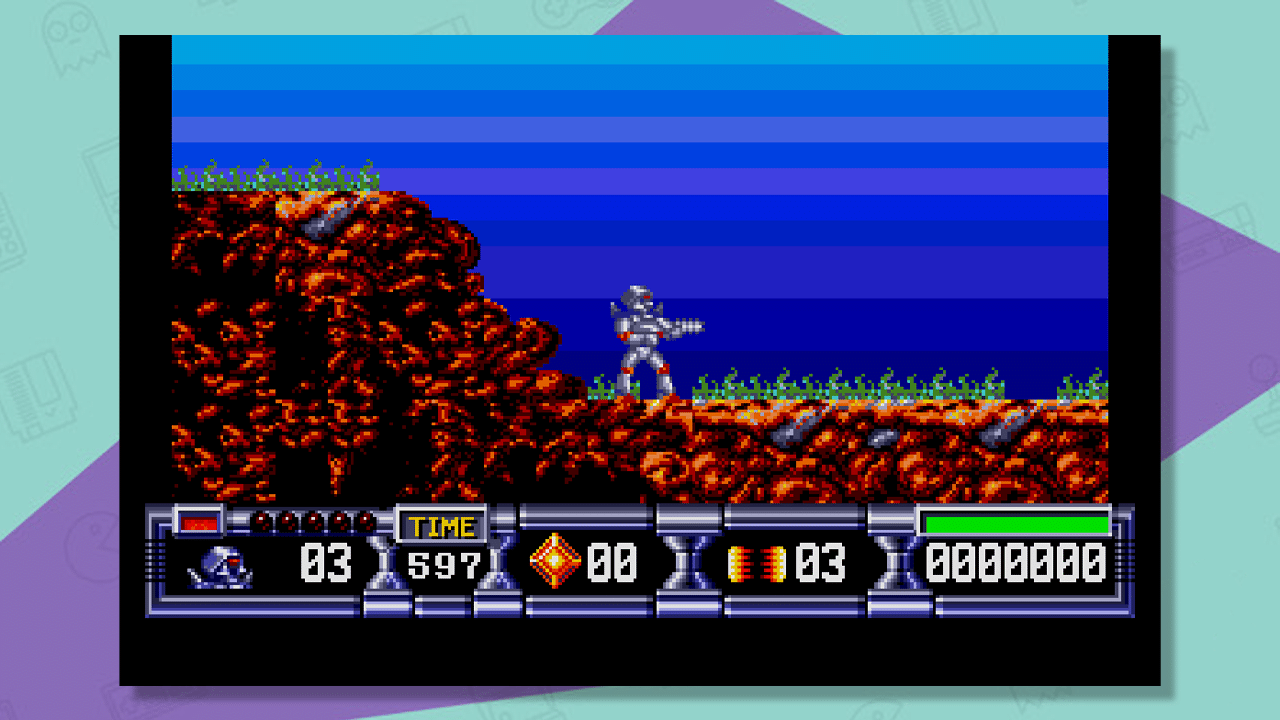Select the grenade ammo icon
The image size is (1280, 720).
click(x=758, y=561)
